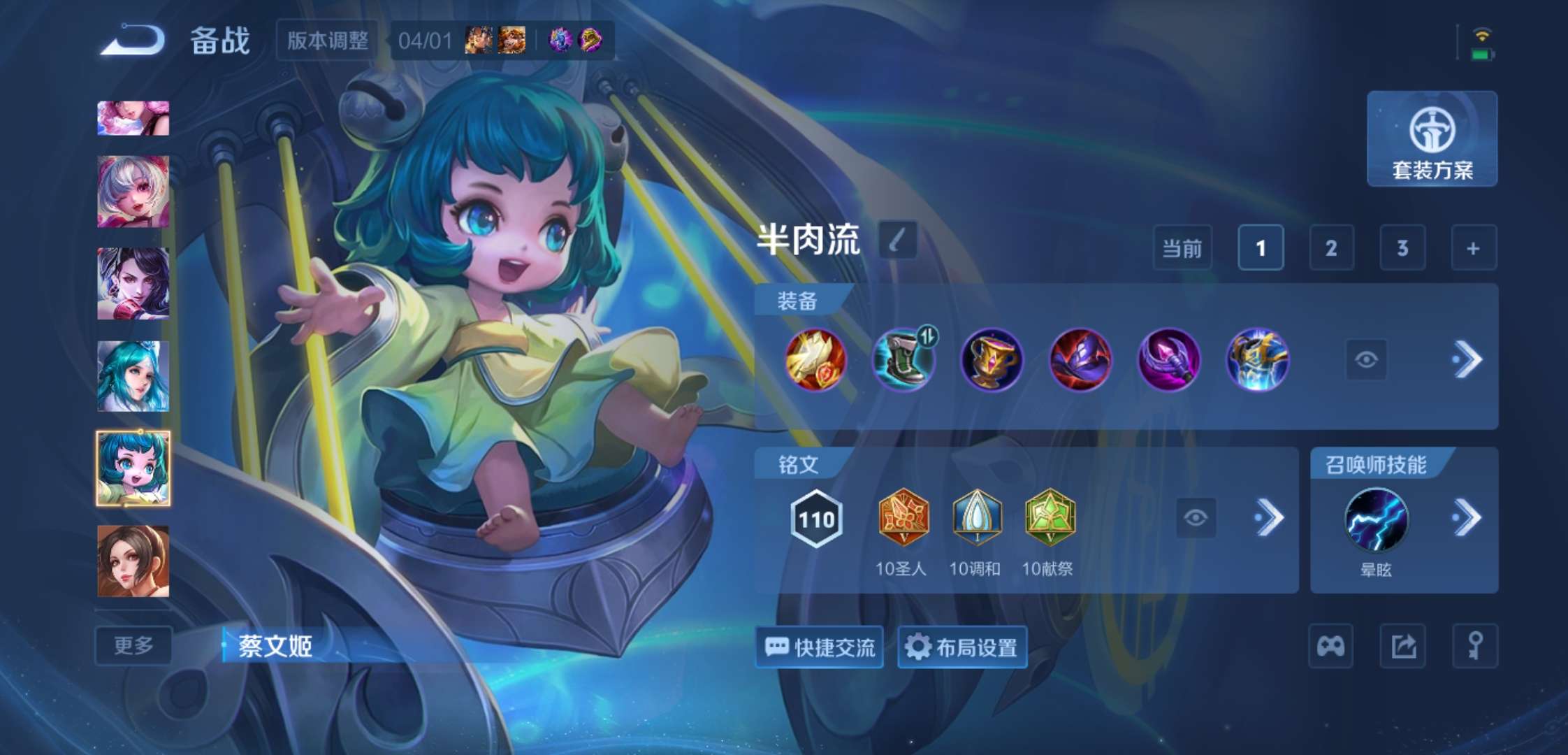Screen dimensions: 1568x755
Task: Open the 布局设置 layout settings
Action: pos(962,647)
